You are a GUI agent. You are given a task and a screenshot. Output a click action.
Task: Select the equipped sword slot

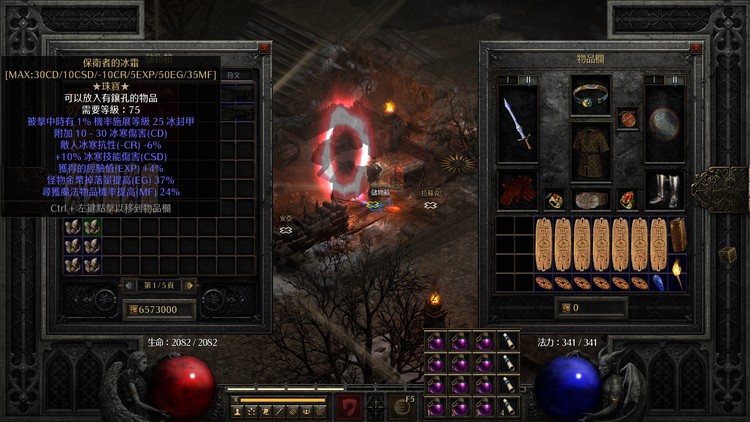[x=516, y=123]
